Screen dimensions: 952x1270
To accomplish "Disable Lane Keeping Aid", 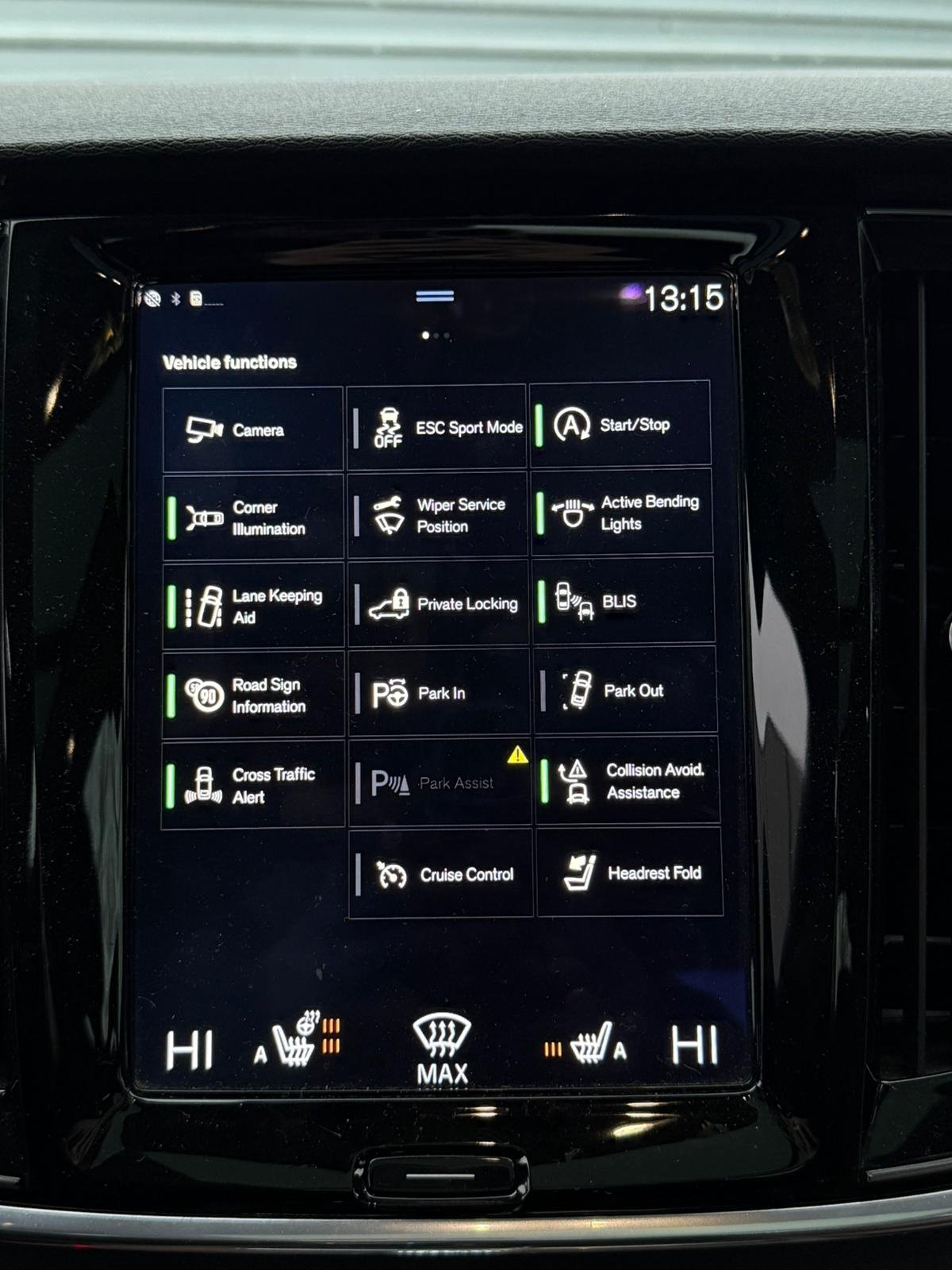I will [253, 606].
